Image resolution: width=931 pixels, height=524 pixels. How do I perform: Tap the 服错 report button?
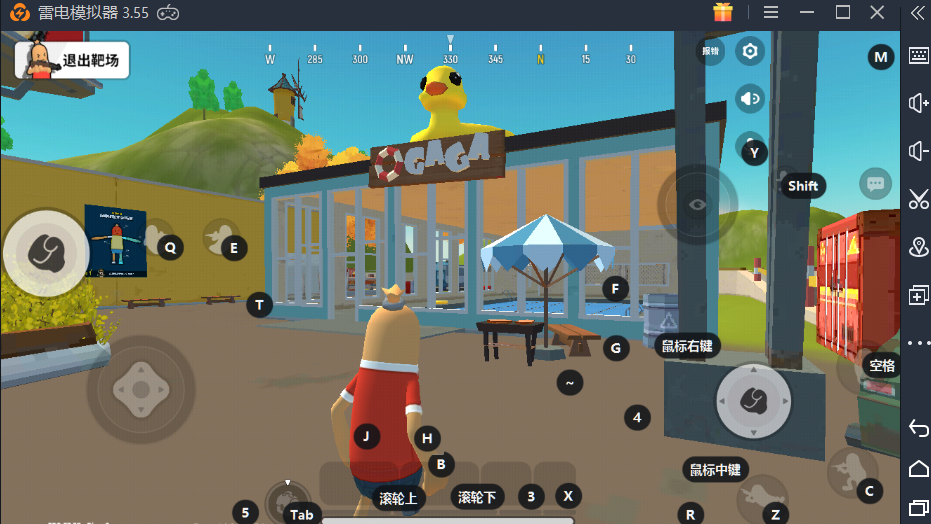click(710, 50)
